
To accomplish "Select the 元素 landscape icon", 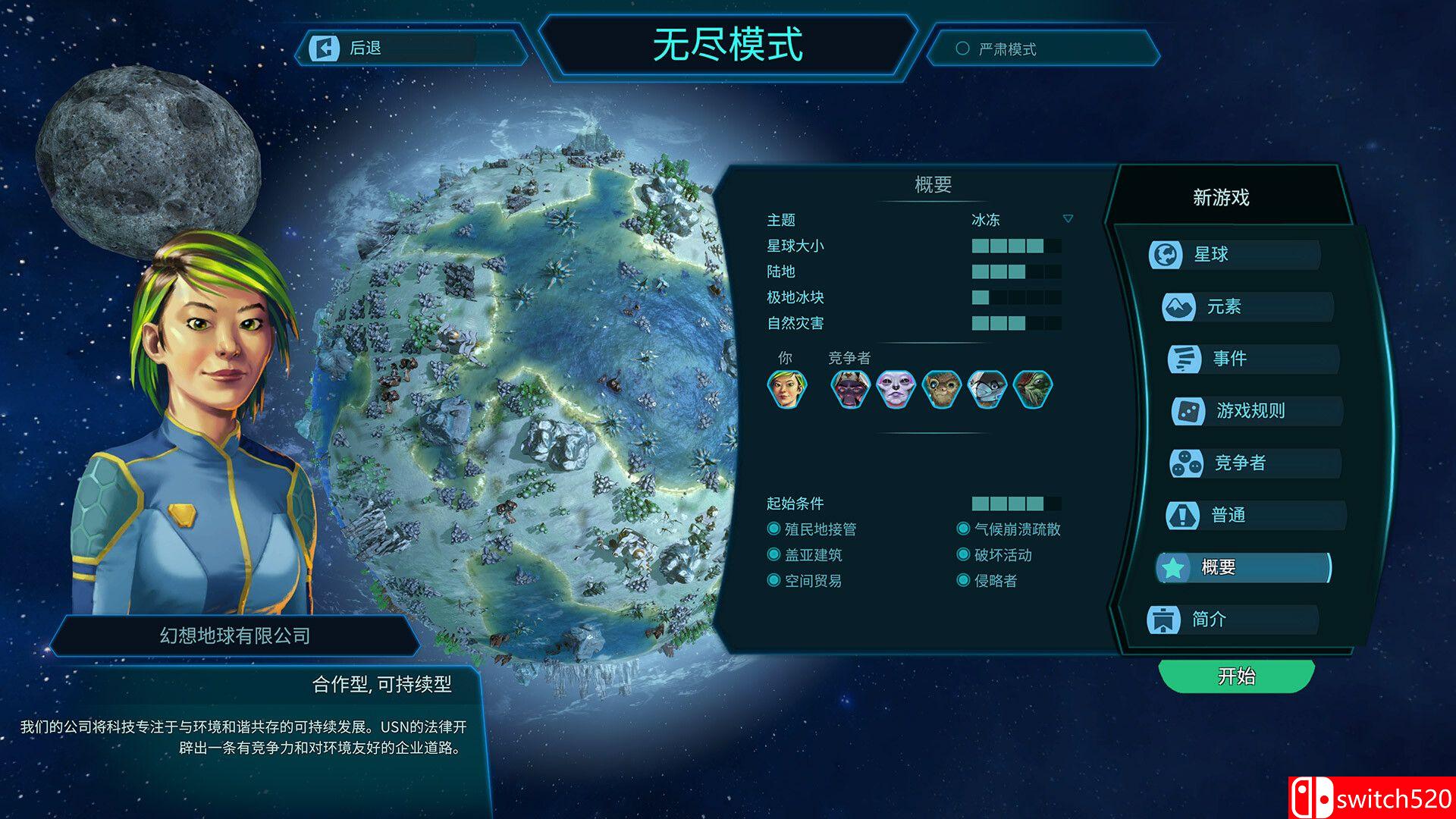I will pos(1180,306).
